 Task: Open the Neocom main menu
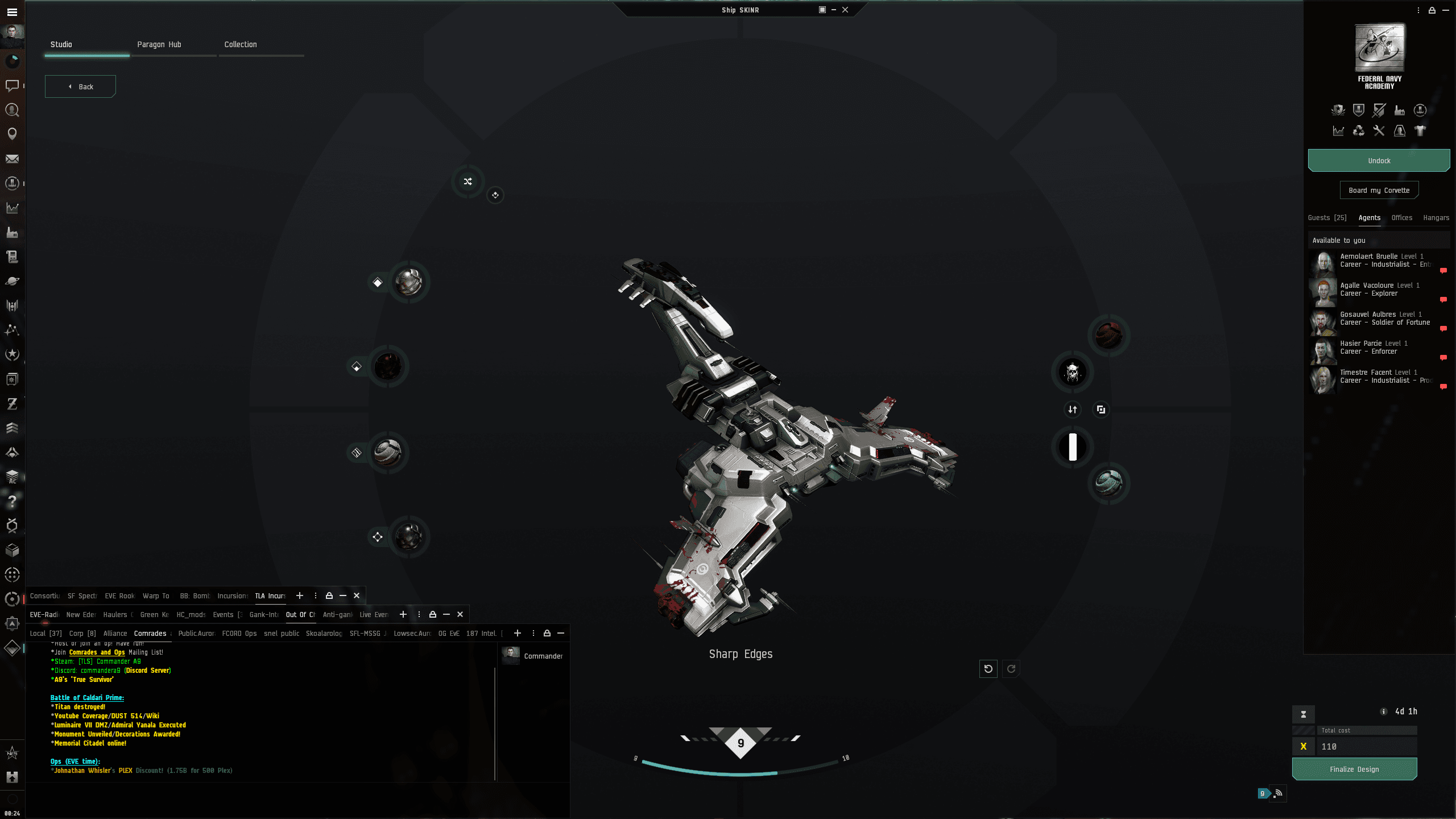point(12,11)
